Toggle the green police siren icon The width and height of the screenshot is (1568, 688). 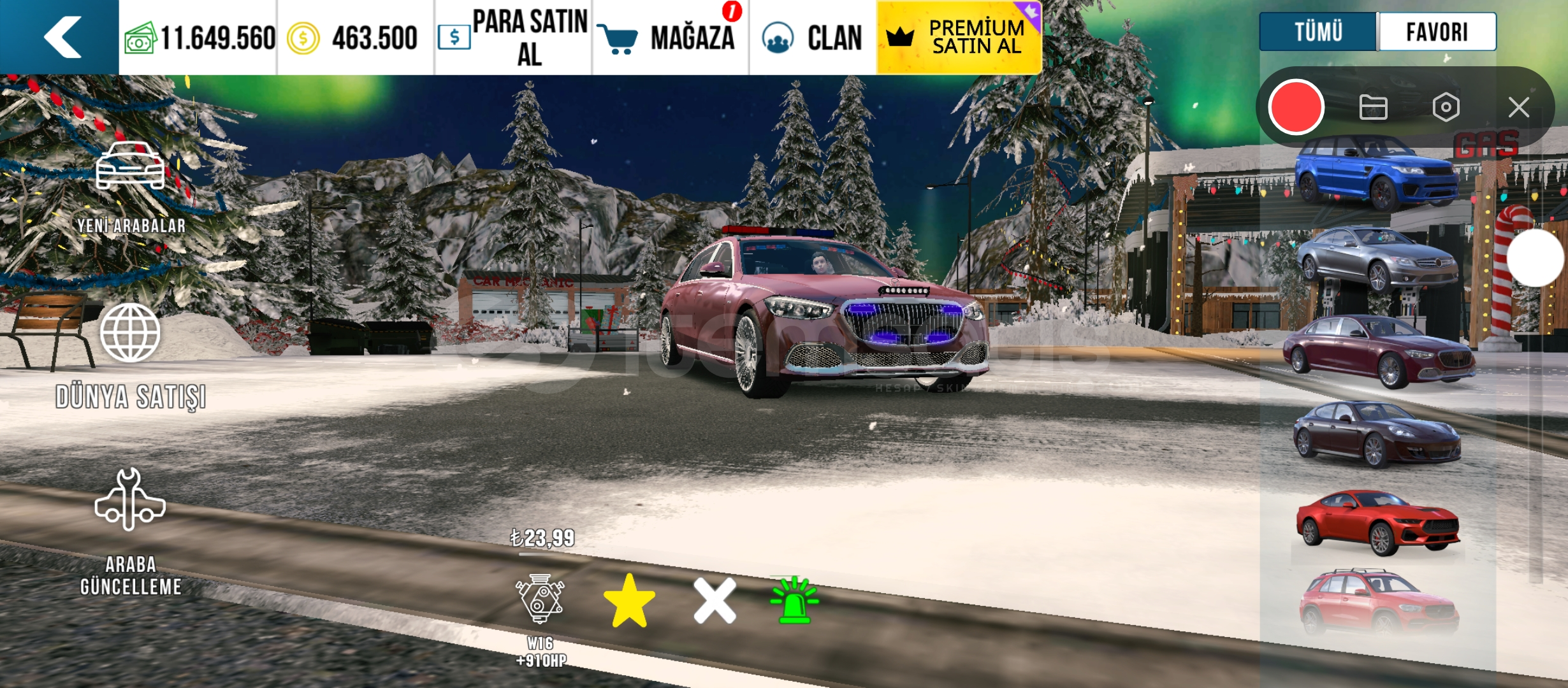pyautogui.click(x=794, y=599)
